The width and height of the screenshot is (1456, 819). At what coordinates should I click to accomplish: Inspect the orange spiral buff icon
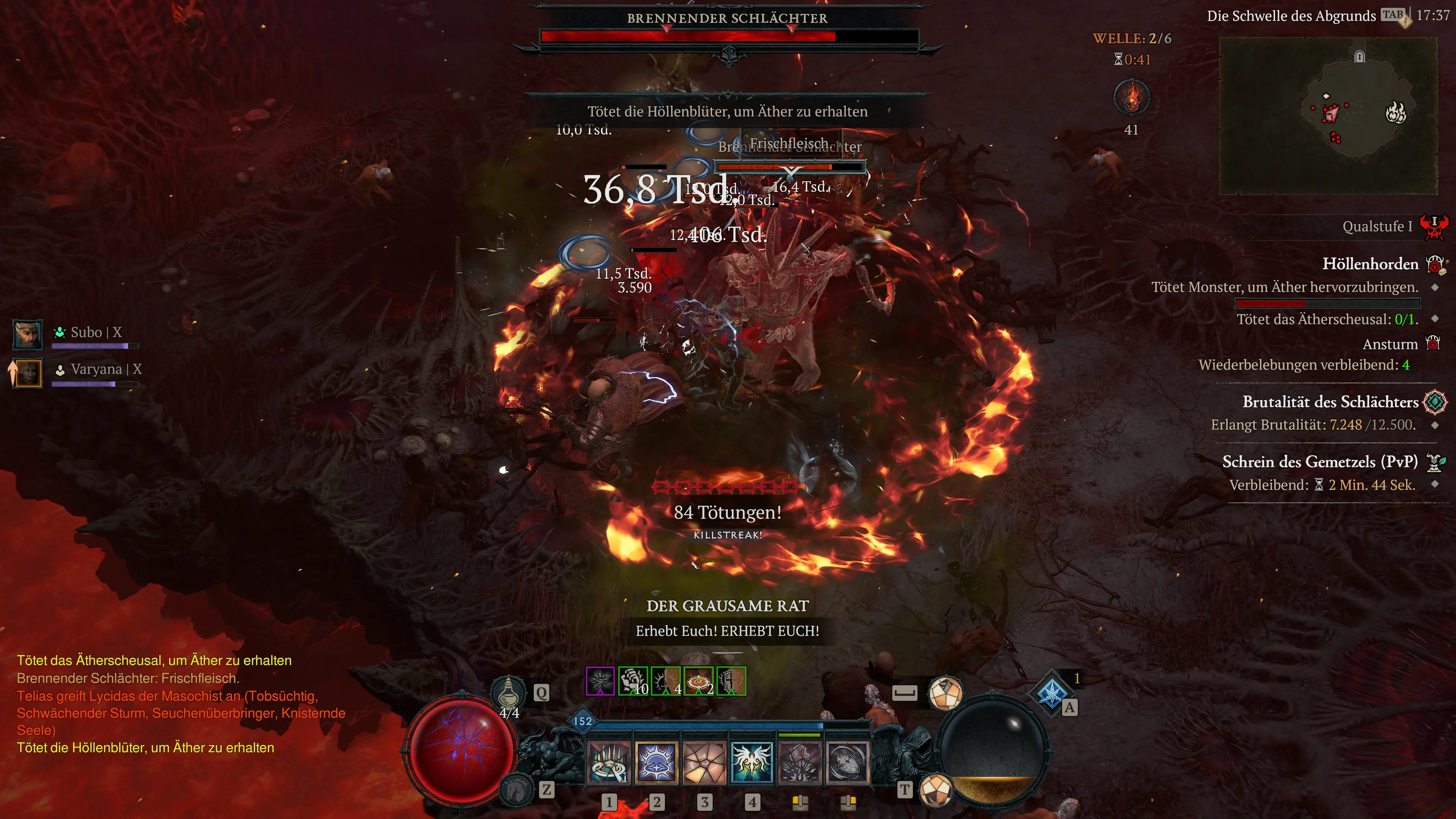click(x=698, y=681)
